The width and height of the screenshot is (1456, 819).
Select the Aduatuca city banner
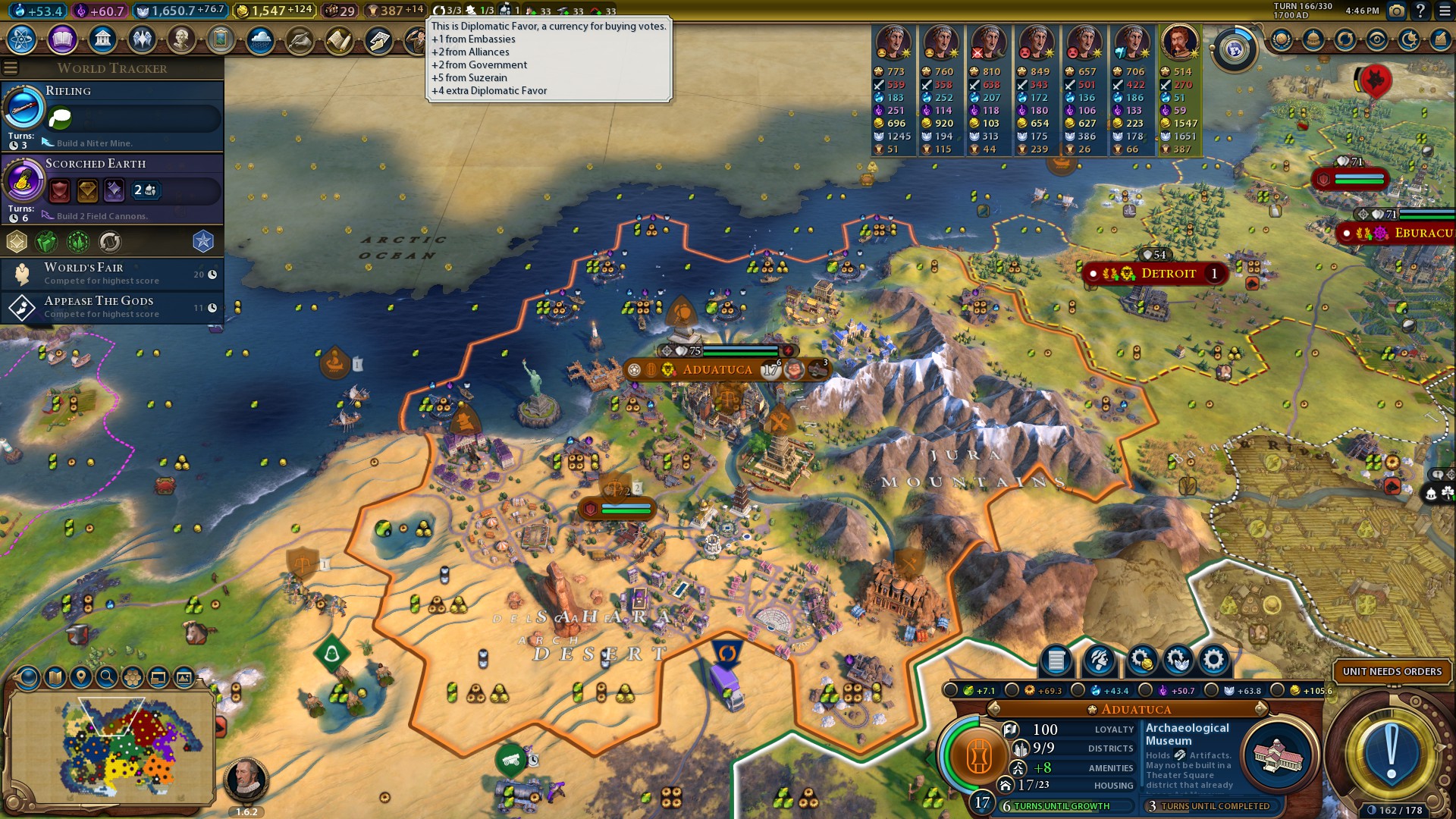[717, 370]
